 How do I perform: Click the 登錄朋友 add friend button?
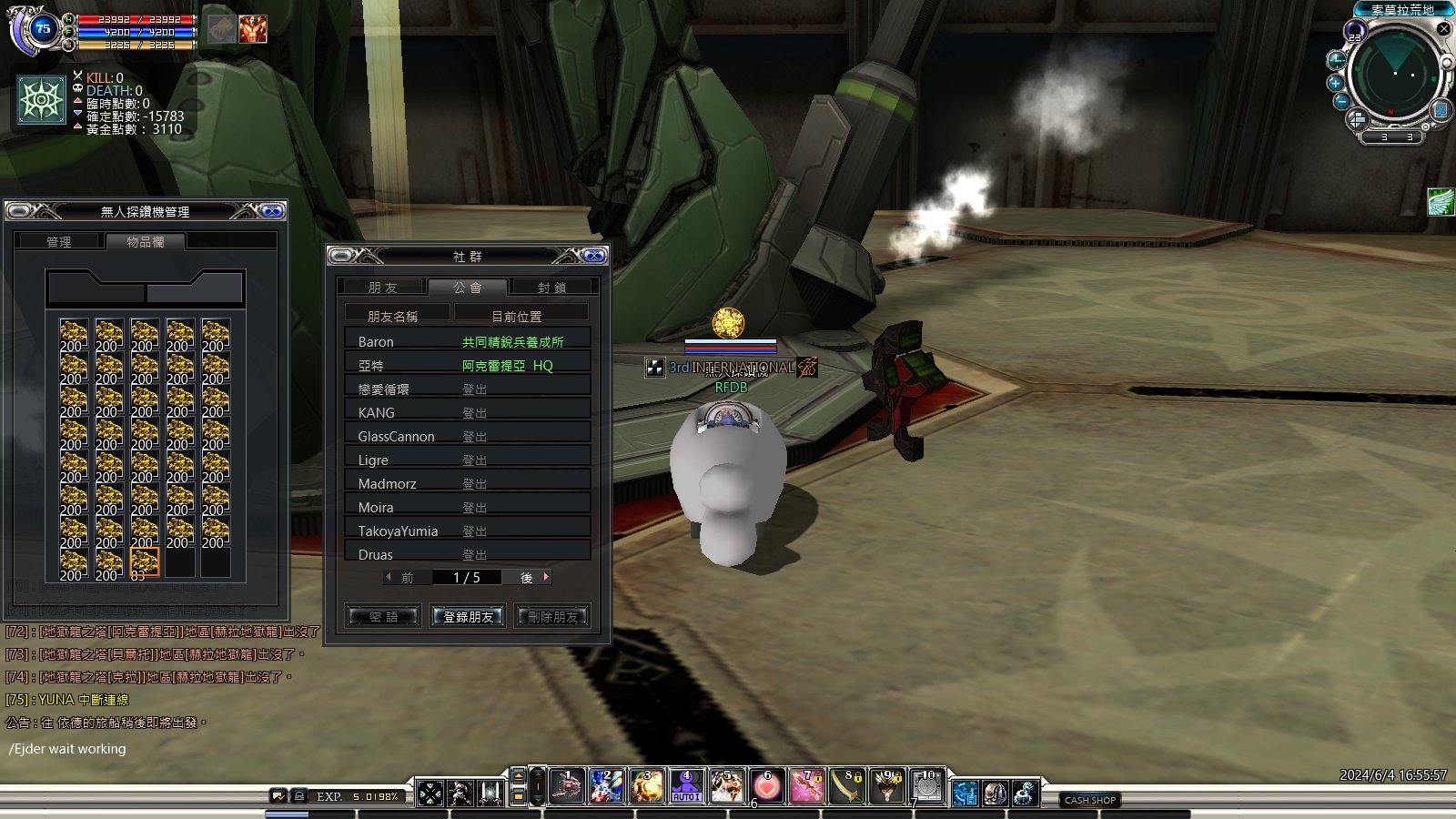[x=468, y=617]
